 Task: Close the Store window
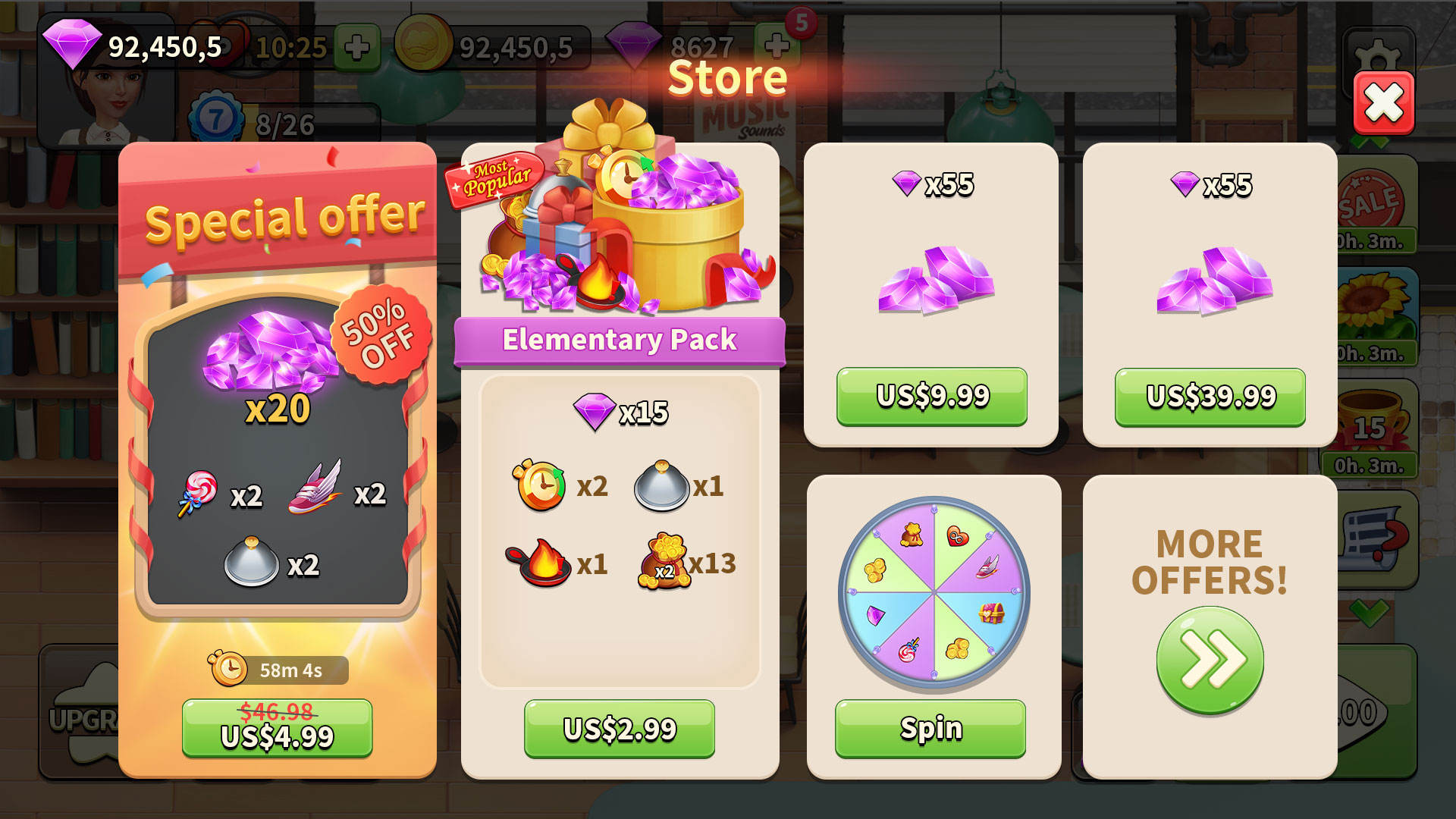(x=1383, y=103)
